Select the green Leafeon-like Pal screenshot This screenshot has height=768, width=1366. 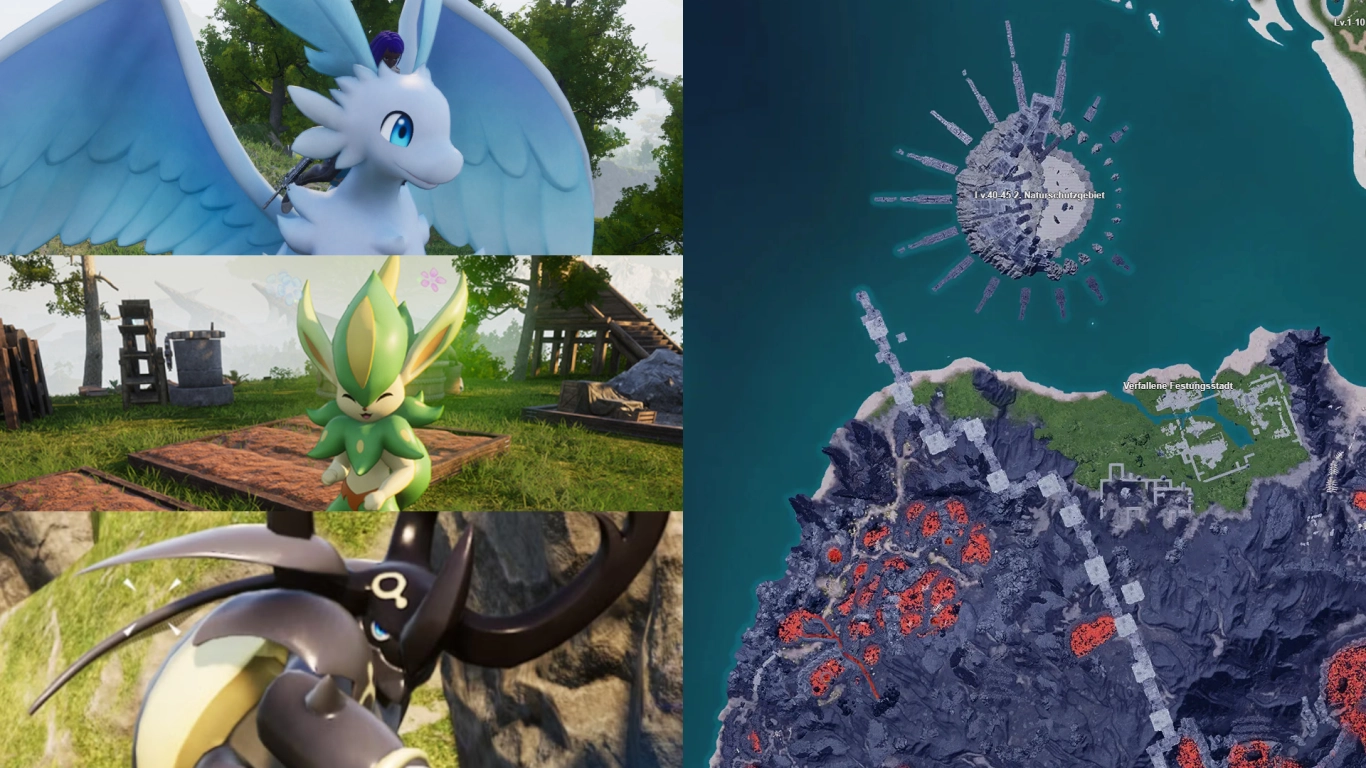(x=340, y=380)
